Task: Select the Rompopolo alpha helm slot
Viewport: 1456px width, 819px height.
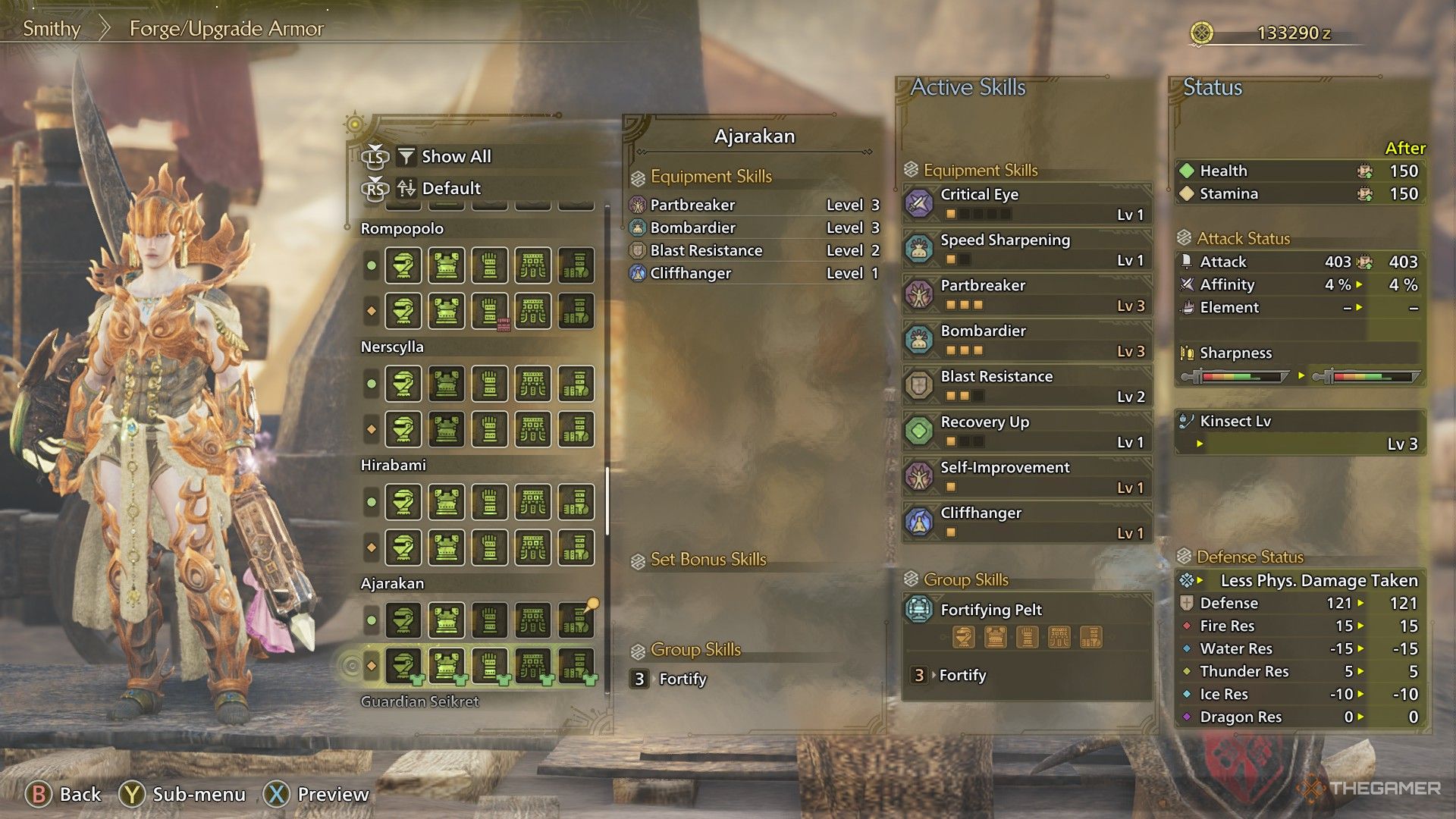Action: [x=403, y=266]
